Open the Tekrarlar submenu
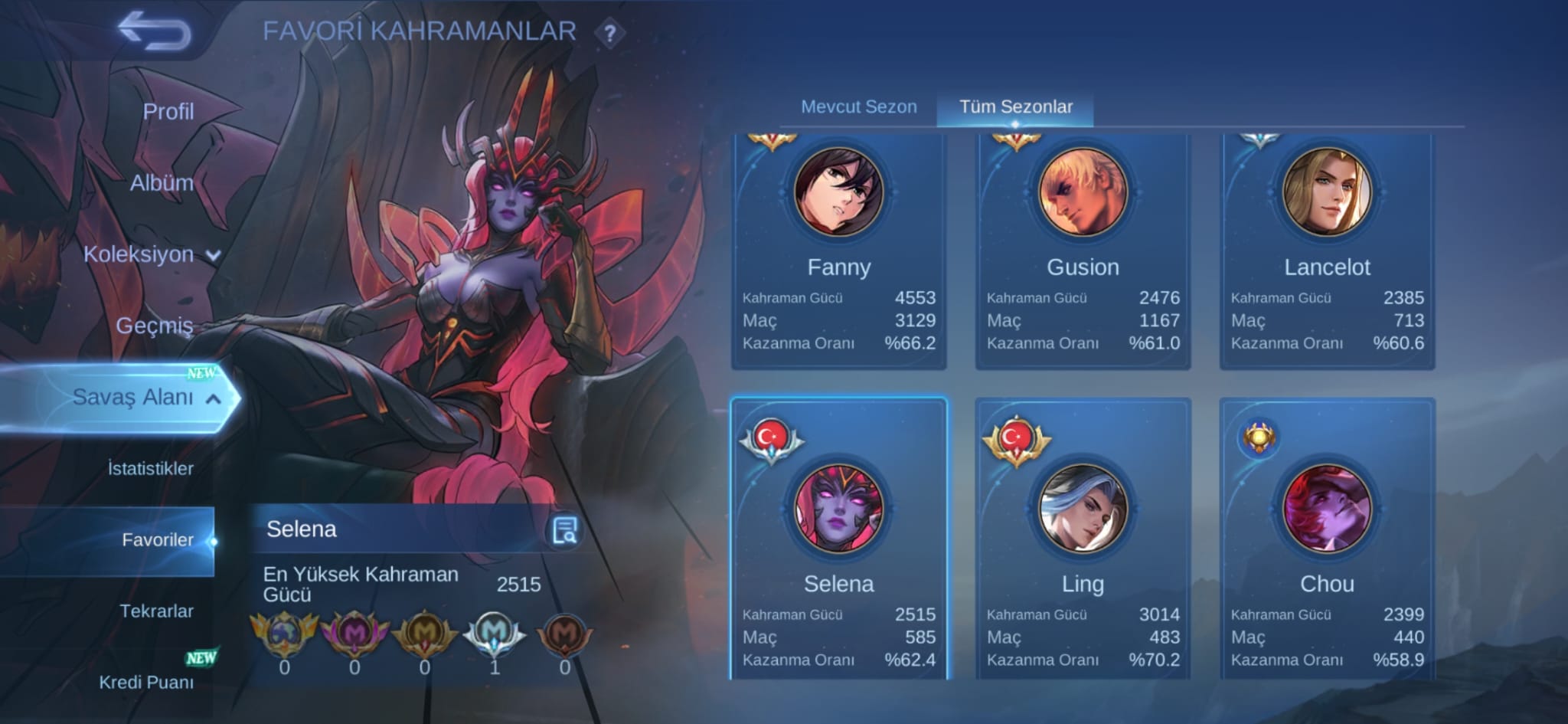Image resolution: width=1568 pixels, height=724 pixels. pos(156,611)
